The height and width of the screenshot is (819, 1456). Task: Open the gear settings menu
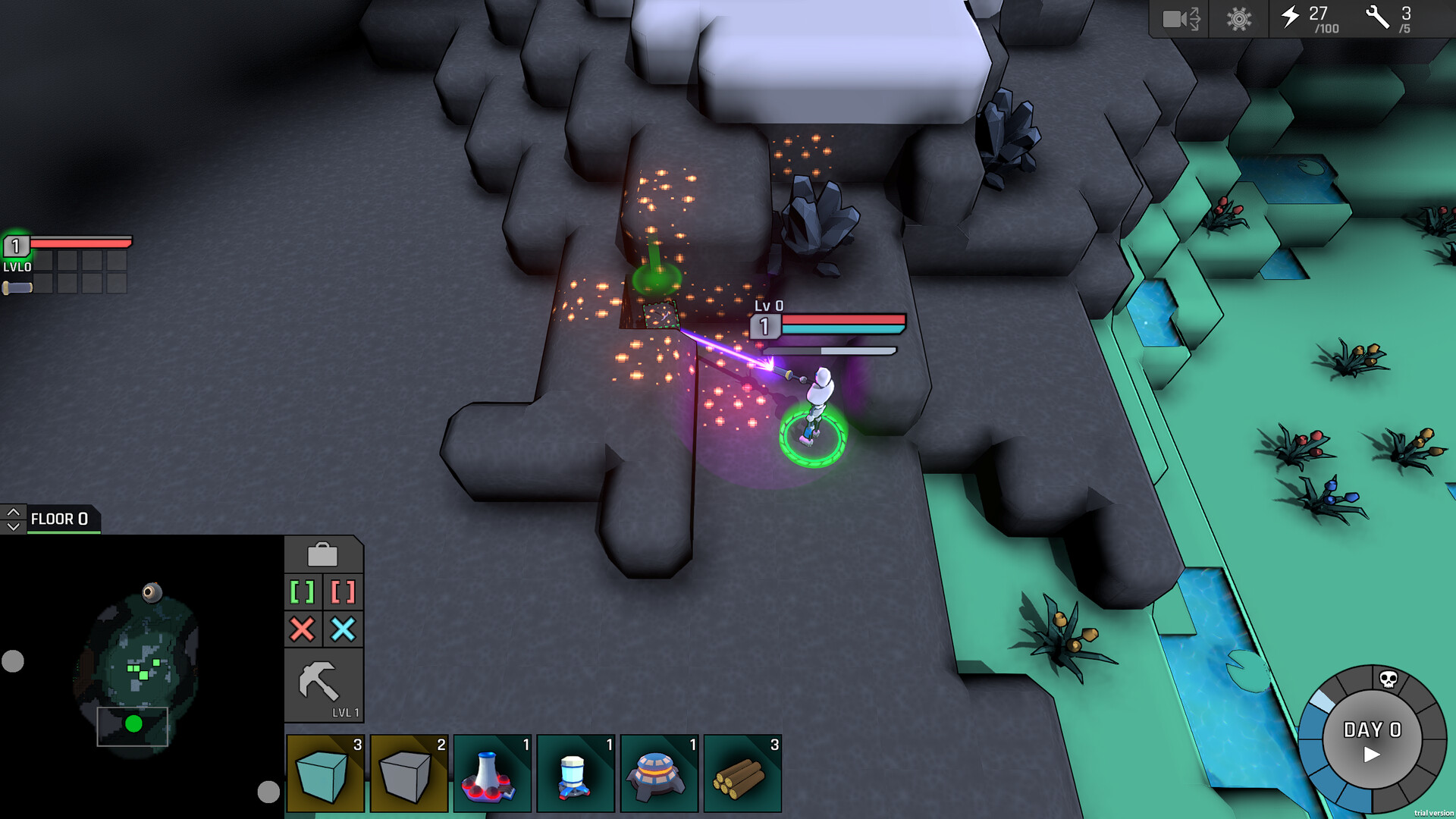pyautogui.click(x=1239, y=18)
